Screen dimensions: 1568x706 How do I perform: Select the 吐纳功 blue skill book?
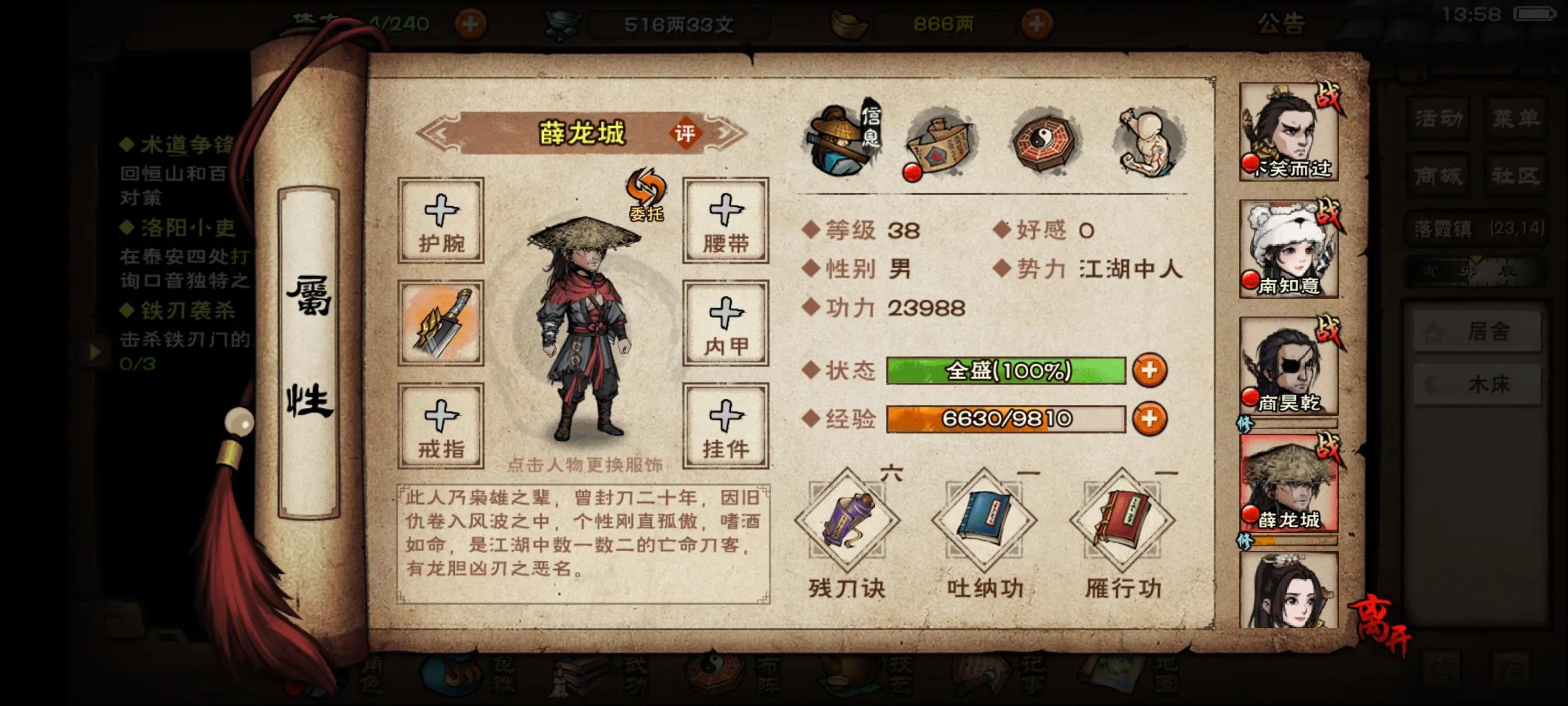tap(984, 521)
